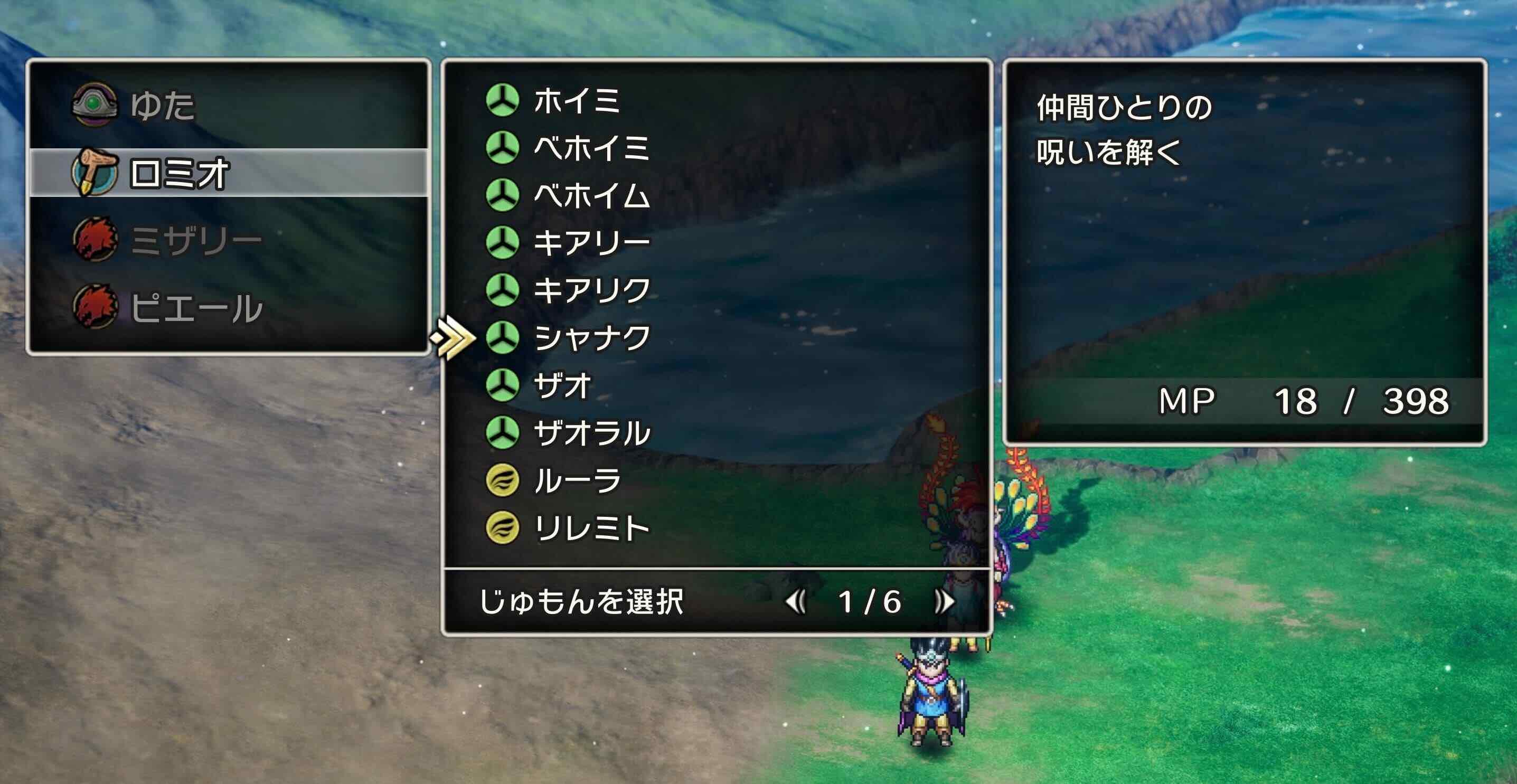Click the green healing icon beside ホイミ
1517x784 pixels.
(504, 101)
